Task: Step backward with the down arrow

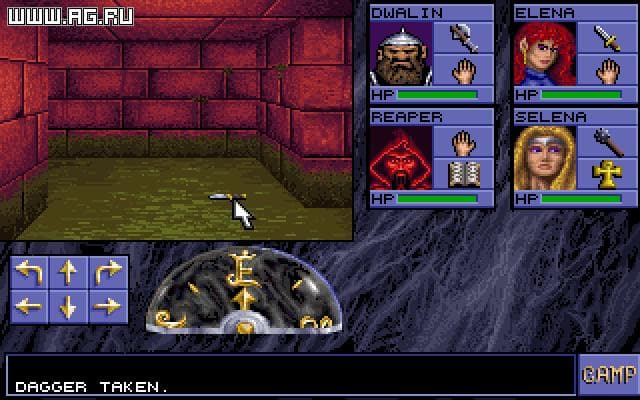Action: click(68, 307)
